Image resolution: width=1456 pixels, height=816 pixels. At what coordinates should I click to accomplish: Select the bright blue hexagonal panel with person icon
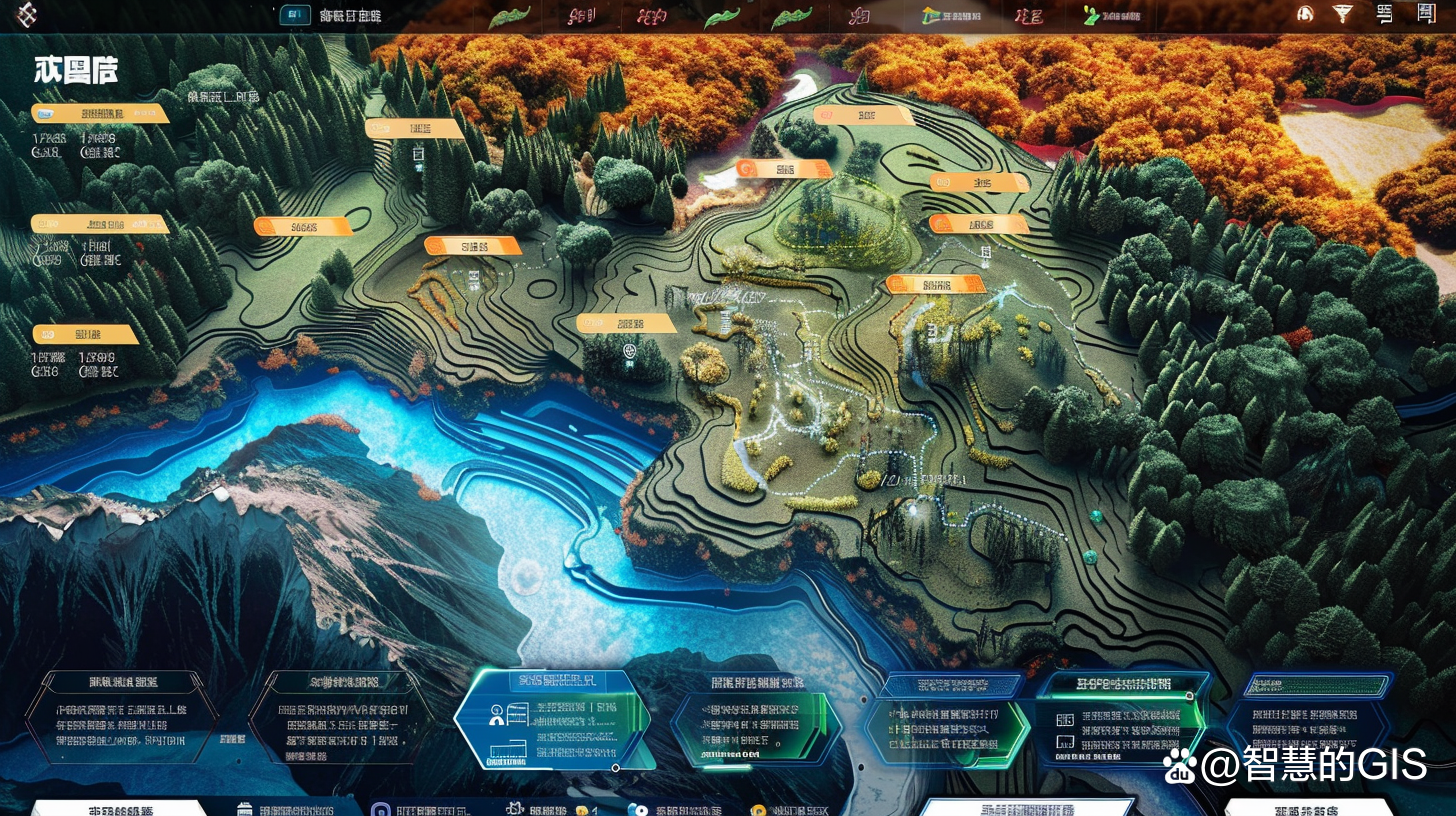pos(551,719)
